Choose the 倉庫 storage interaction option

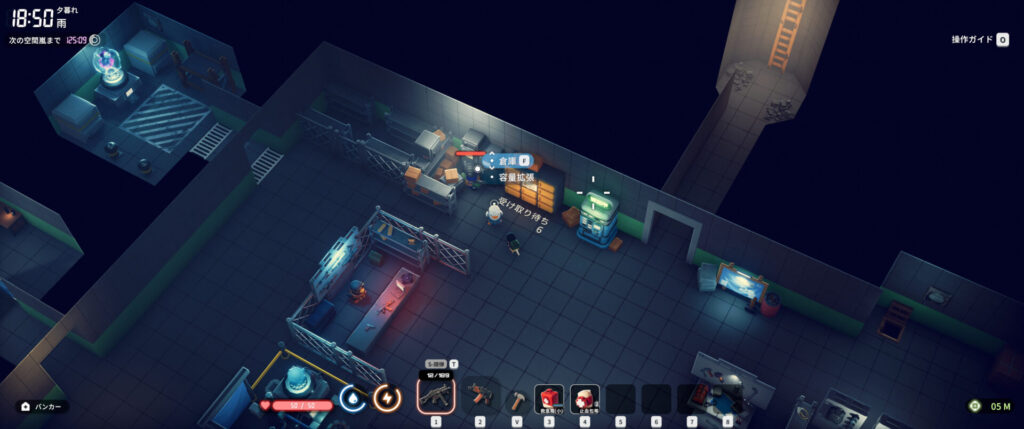coord(506,160)
